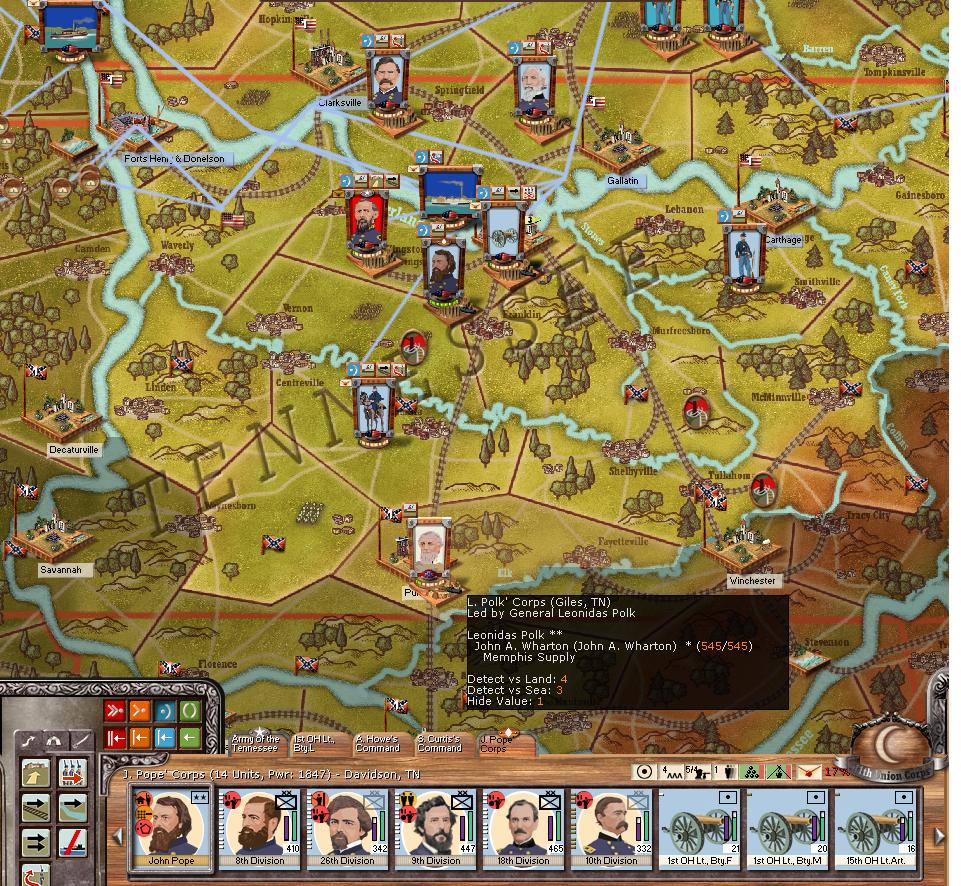
Task: Show previous units with left arrow
Action: (x=118, y=835)
